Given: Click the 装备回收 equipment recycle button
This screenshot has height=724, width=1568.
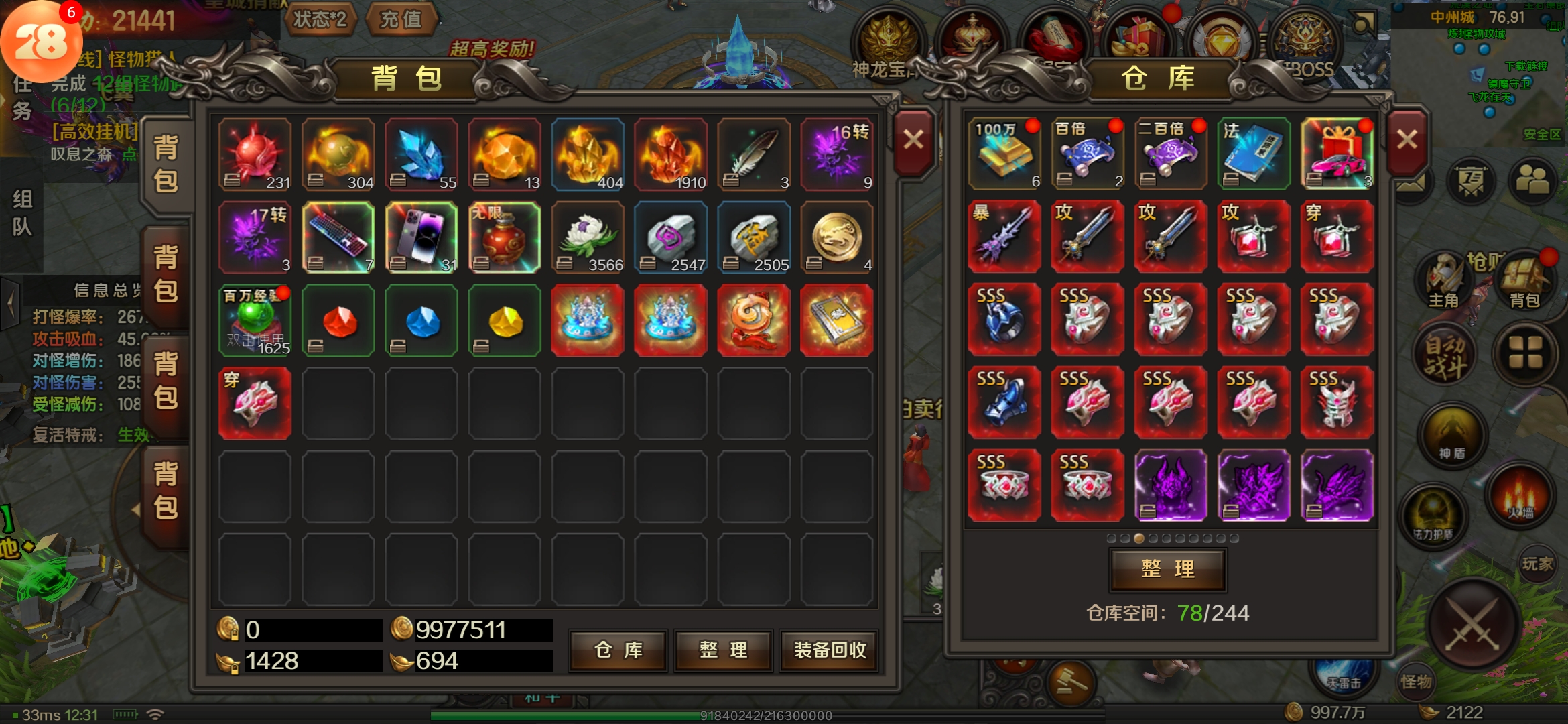Looking at the screenshot, I should 830,650.
